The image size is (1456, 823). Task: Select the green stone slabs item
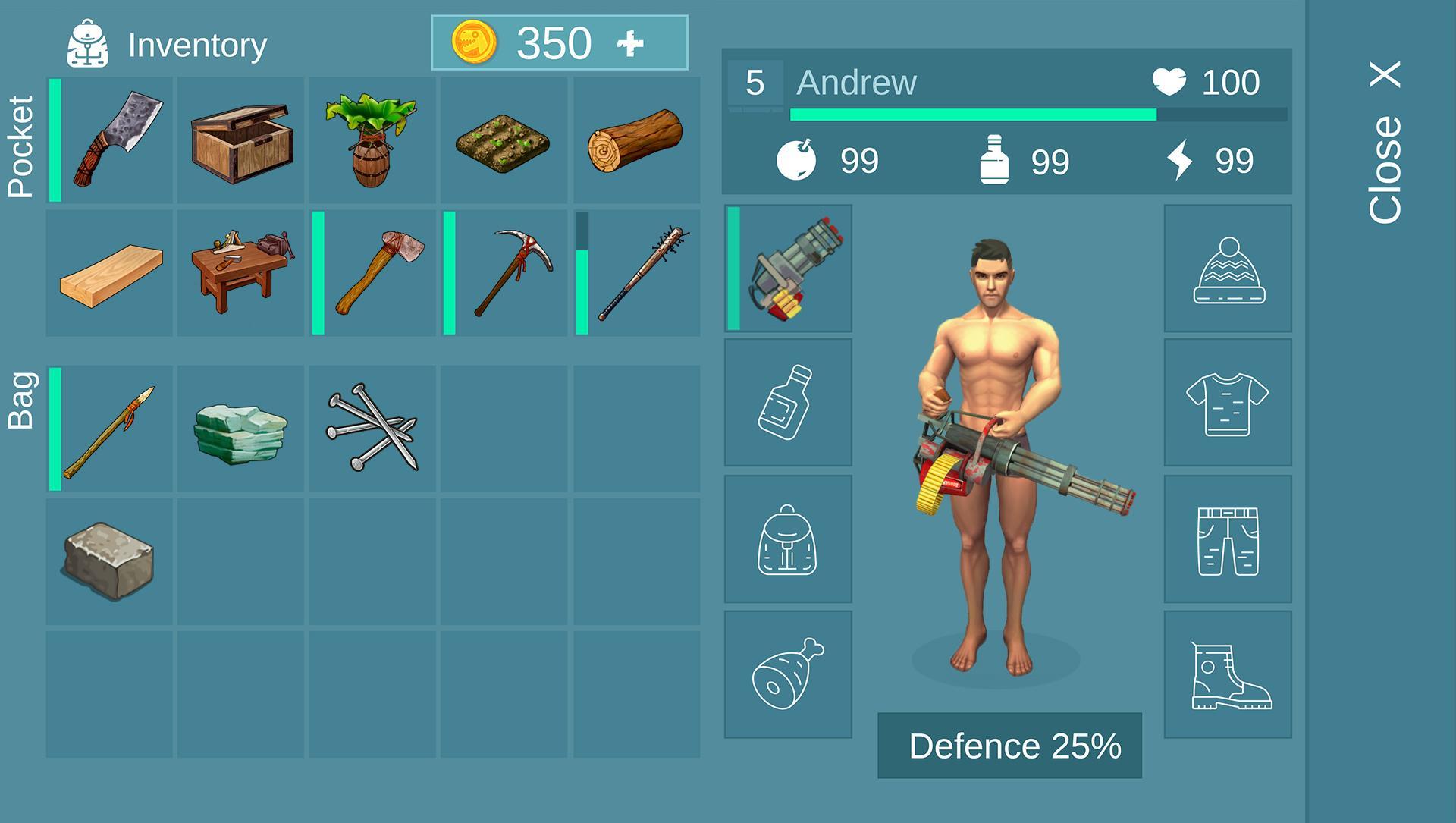click(x=241, y=429)
